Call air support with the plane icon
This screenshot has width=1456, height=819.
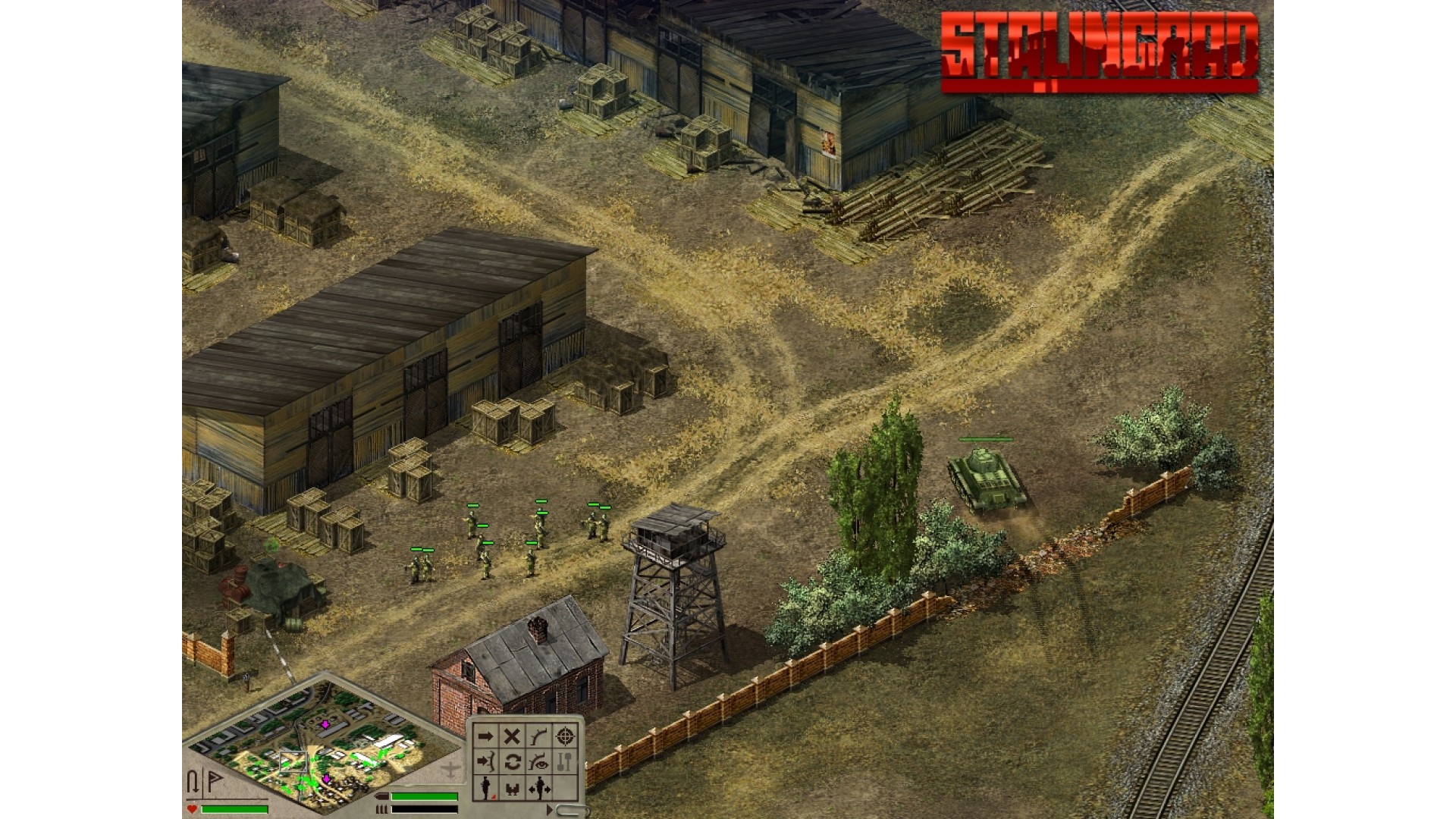pyautogui.click(x=450, y=770)
